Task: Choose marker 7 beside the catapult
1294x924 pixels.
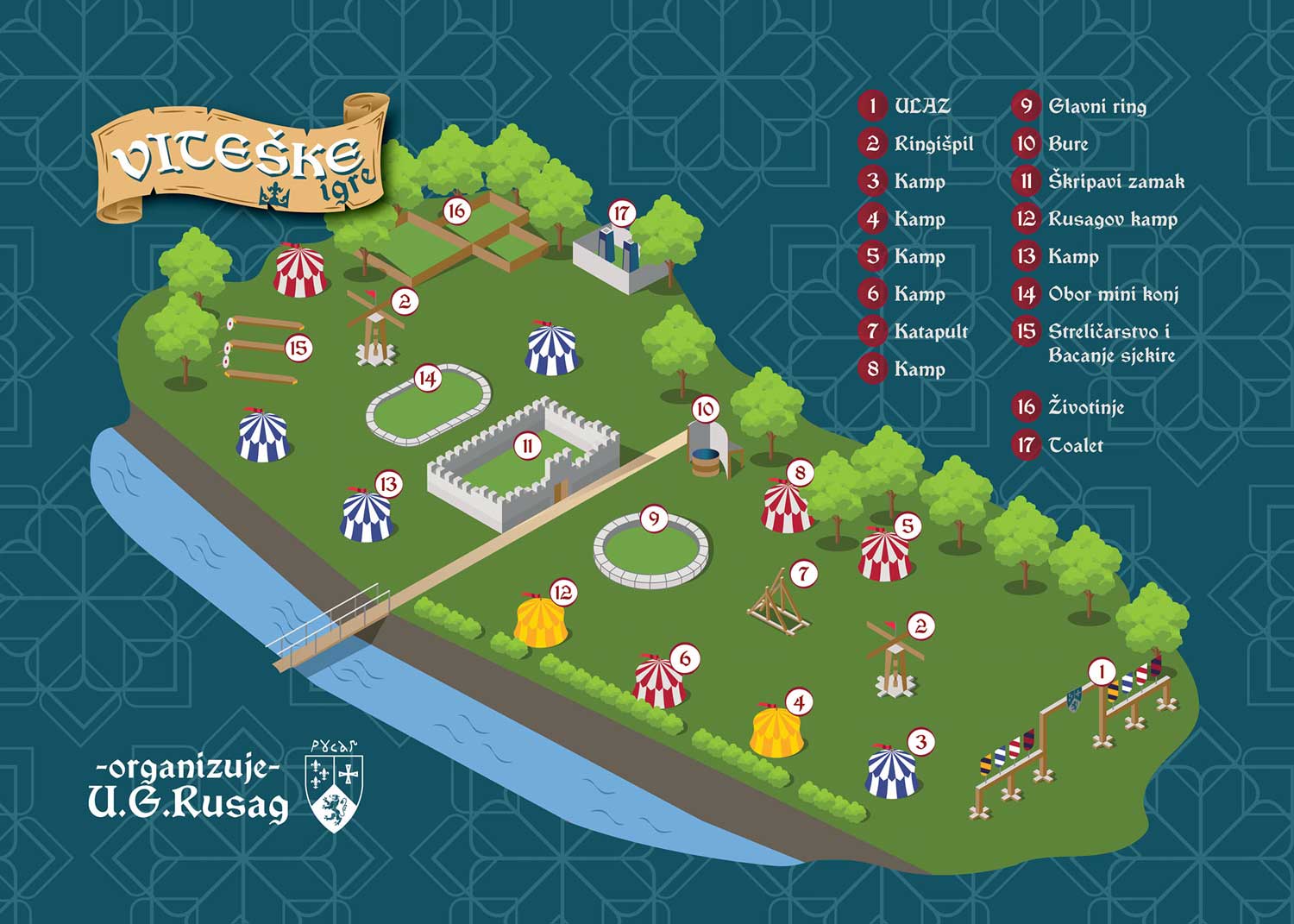Action: click(x=803, y=573)
